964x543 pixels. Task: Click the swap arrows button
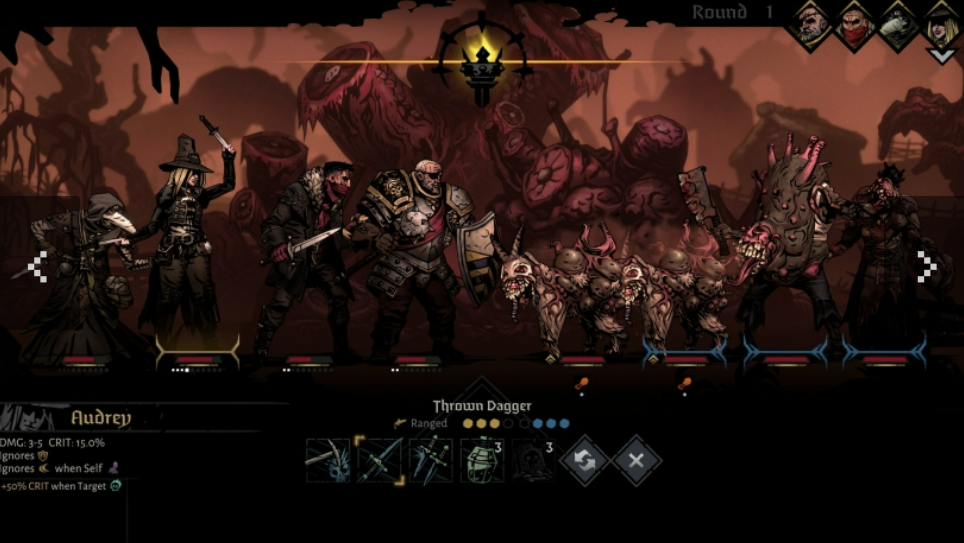coord(585,461)
